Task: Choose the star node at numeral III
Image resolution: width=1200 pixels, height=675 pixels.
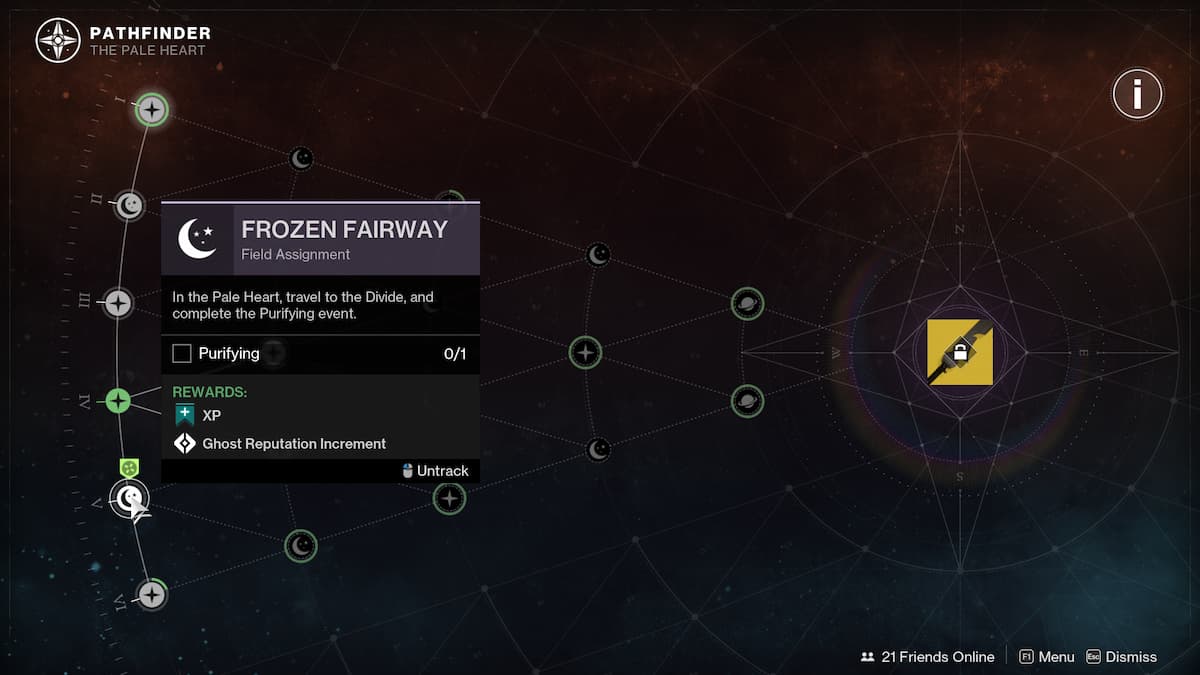Action: pyautogui.click(x=118, y=303)
